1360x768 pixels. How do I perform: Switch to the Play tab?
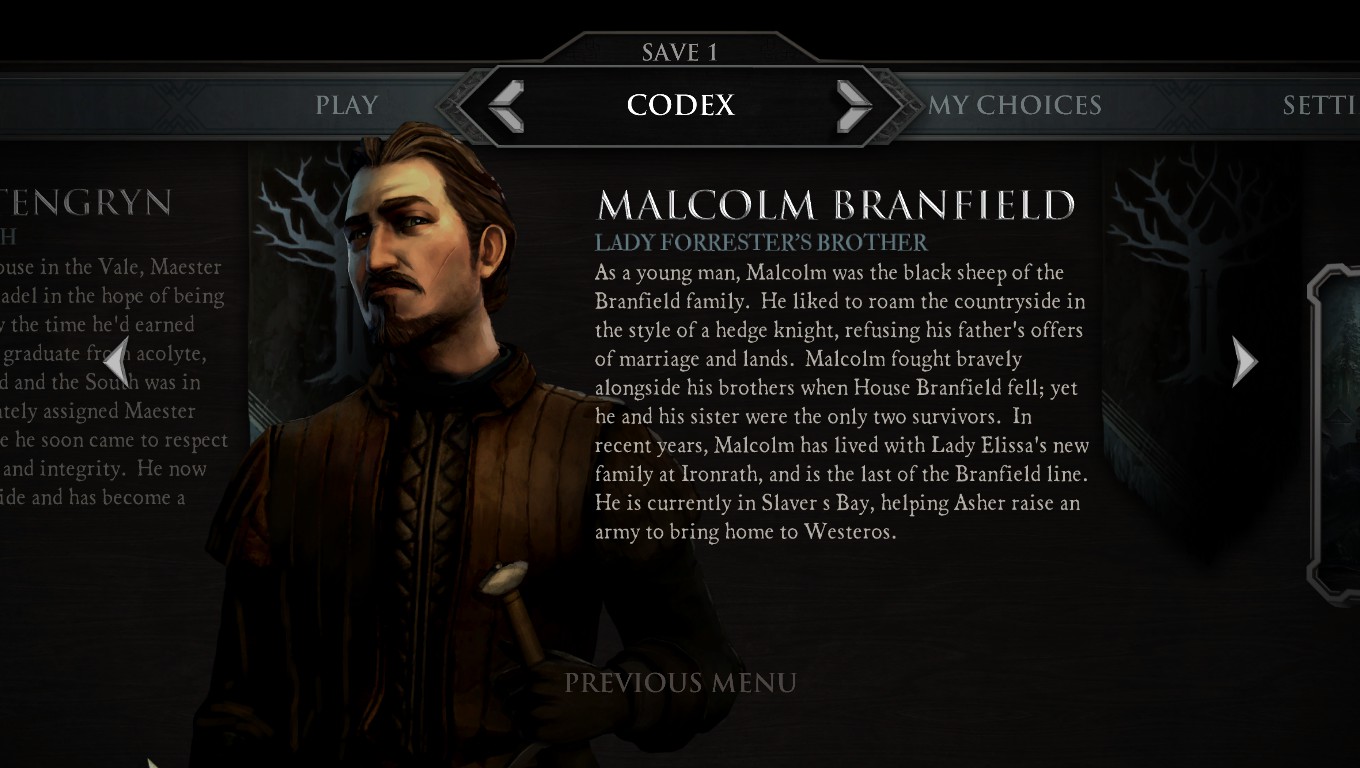[x=347, y=105]
